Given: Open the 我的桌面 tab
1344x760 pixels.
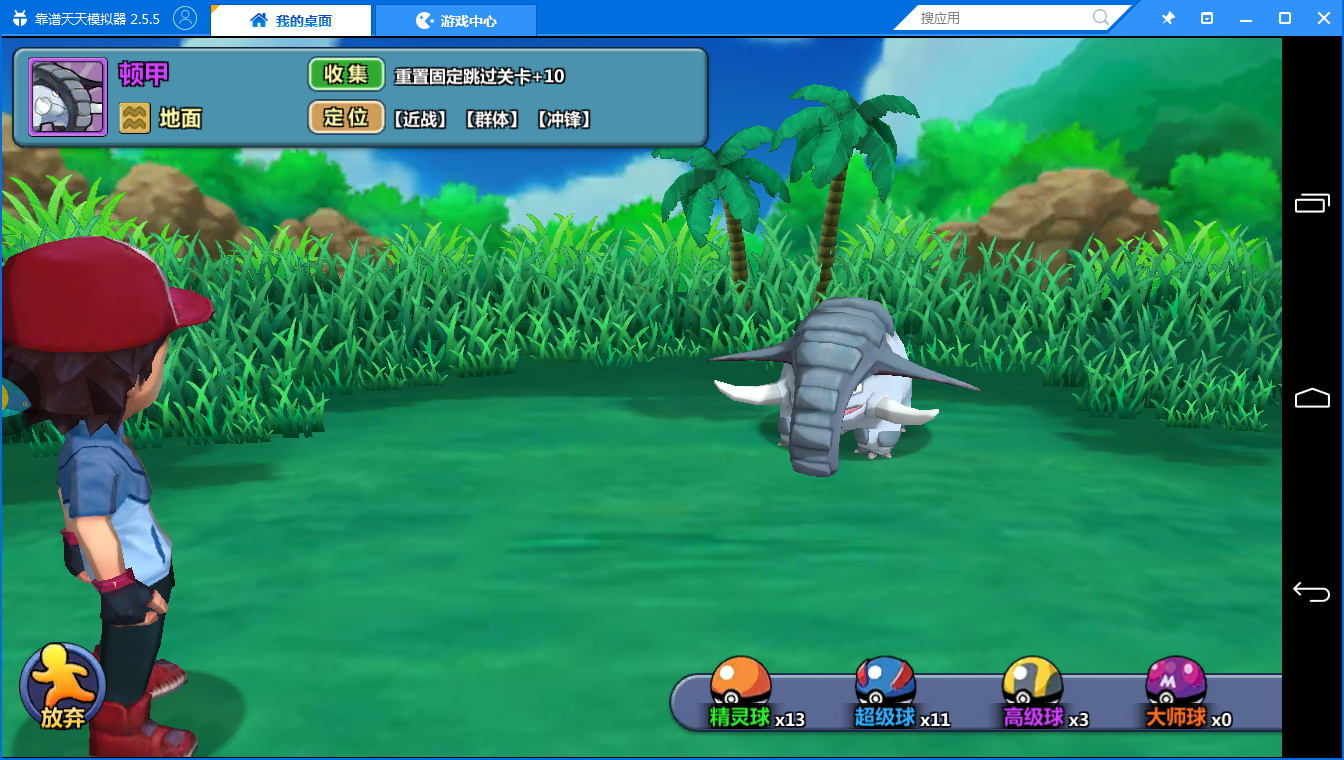Looking at the screenshot, I should pyautogui.click(x=291, y=20).
